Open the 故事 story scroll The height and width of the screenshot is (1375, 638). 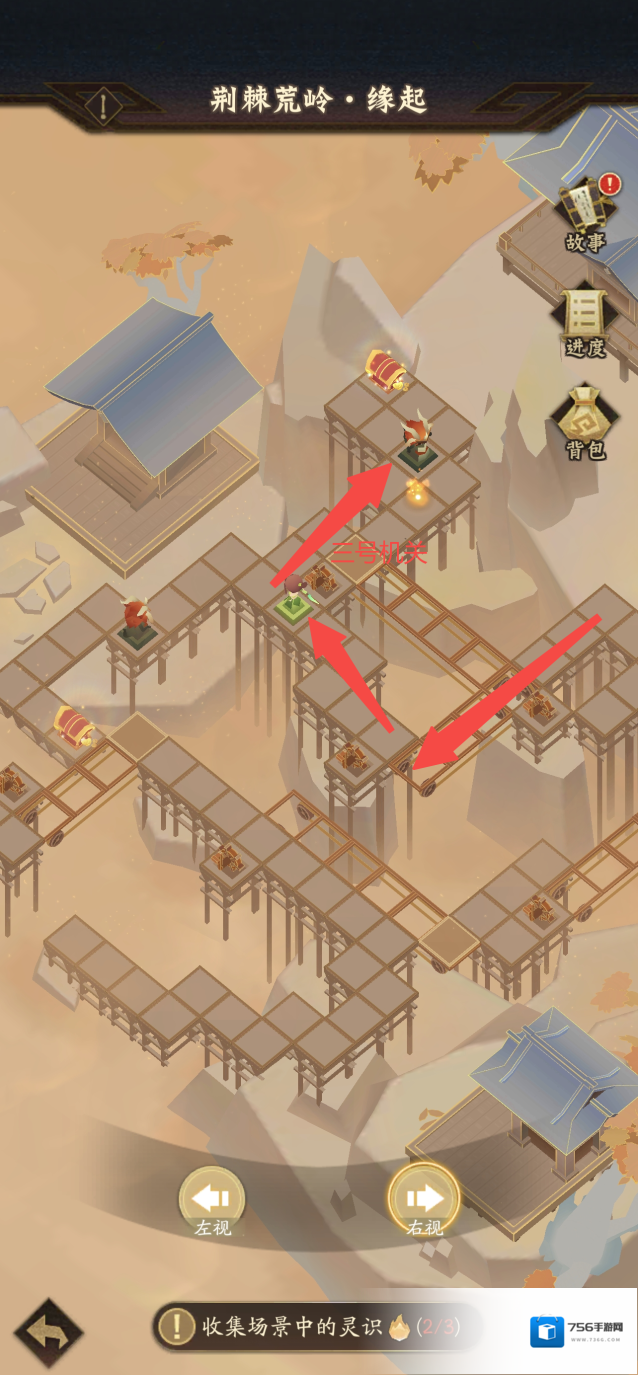coord(586,211)
